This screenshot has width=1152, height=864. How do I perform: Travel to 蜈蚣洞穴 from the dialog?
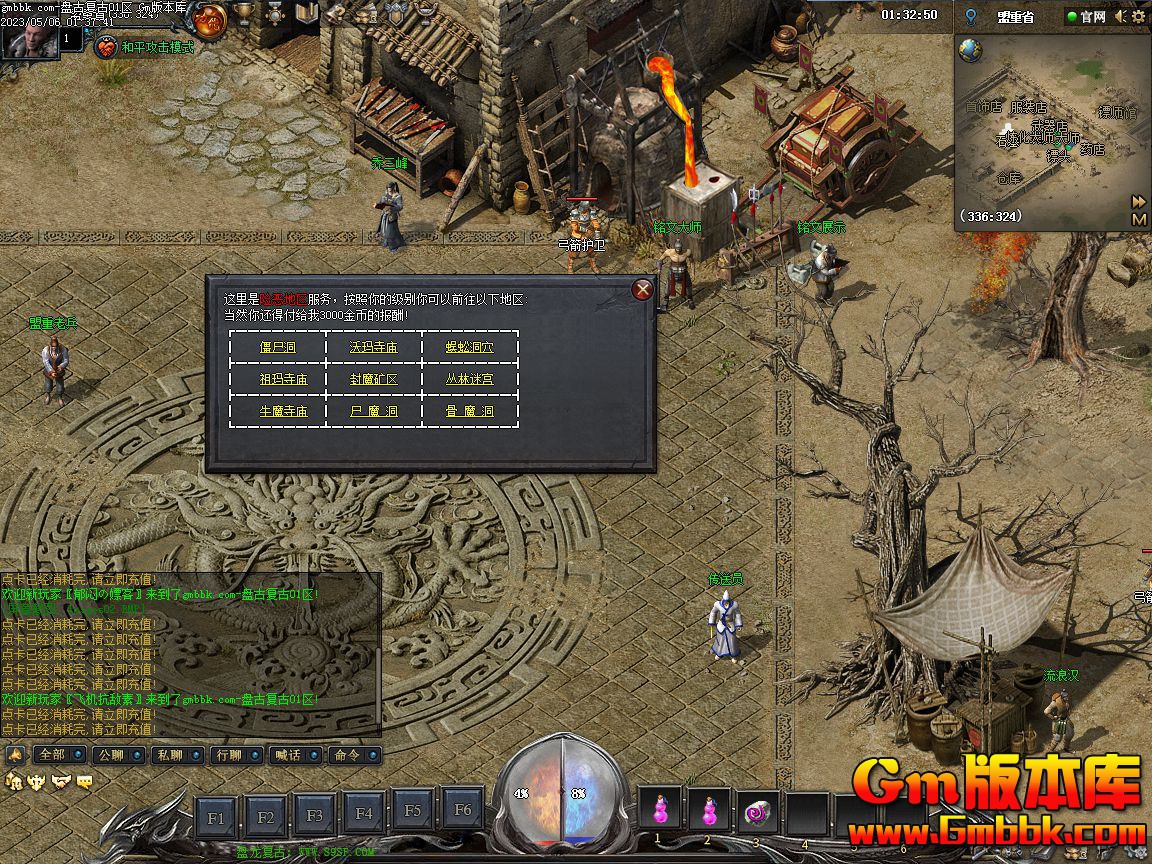point(469,348)
